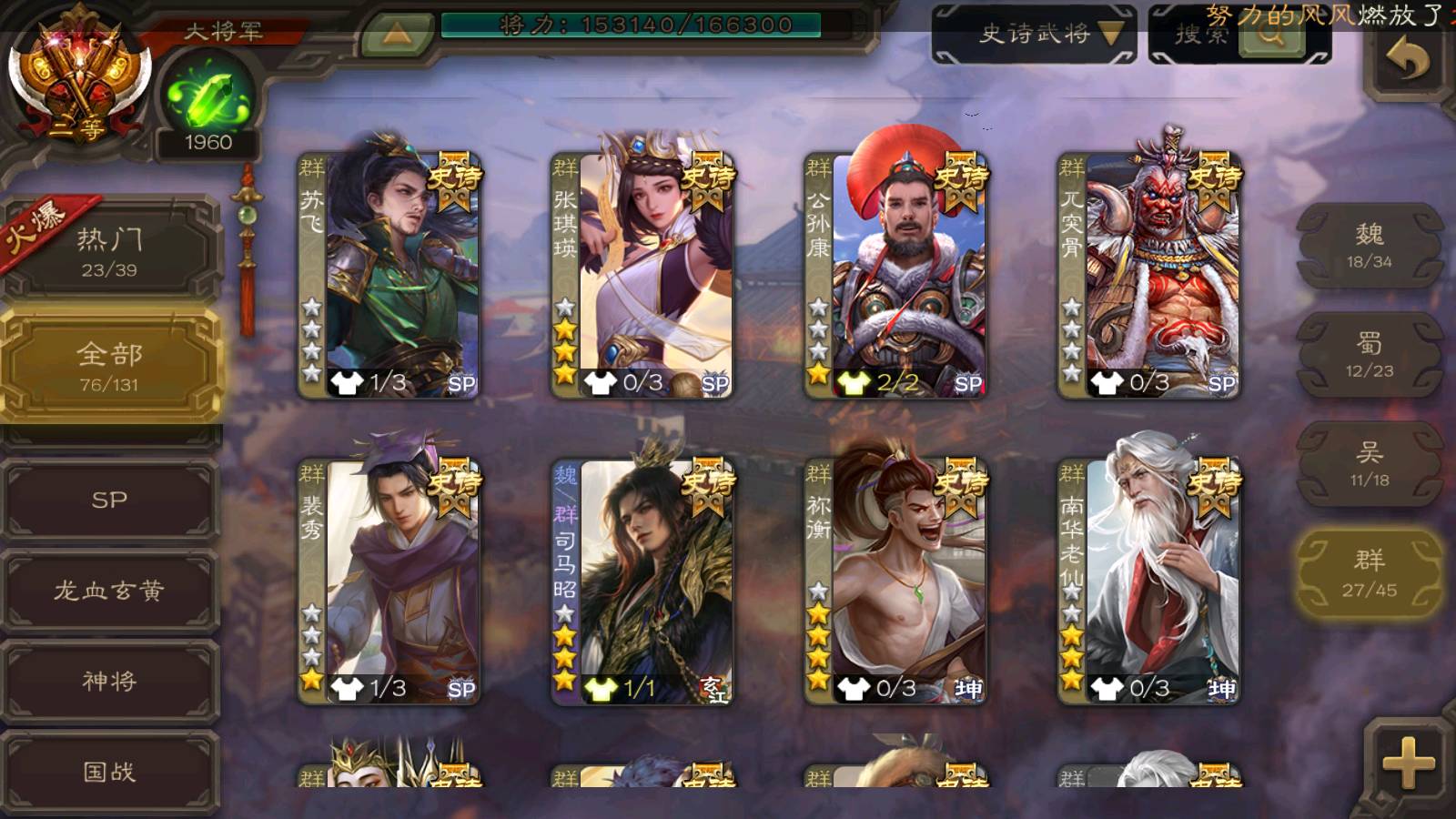
Task: Switch to the 神将 tab
Action: (109, 681)
